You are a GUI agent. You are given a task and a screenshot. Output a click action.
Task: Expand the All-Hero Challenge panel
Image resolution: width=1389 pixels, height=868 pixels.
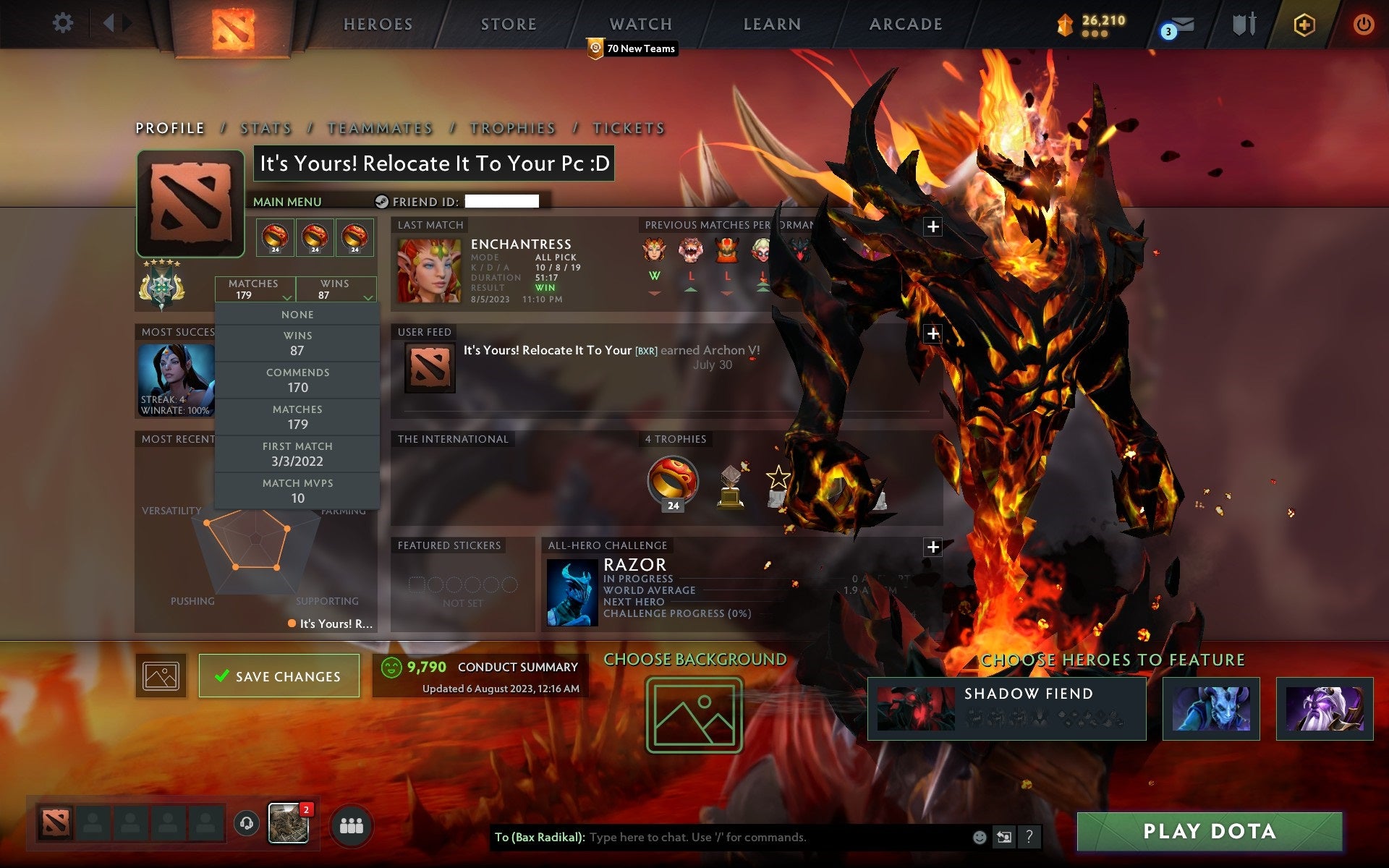point(933,548)
